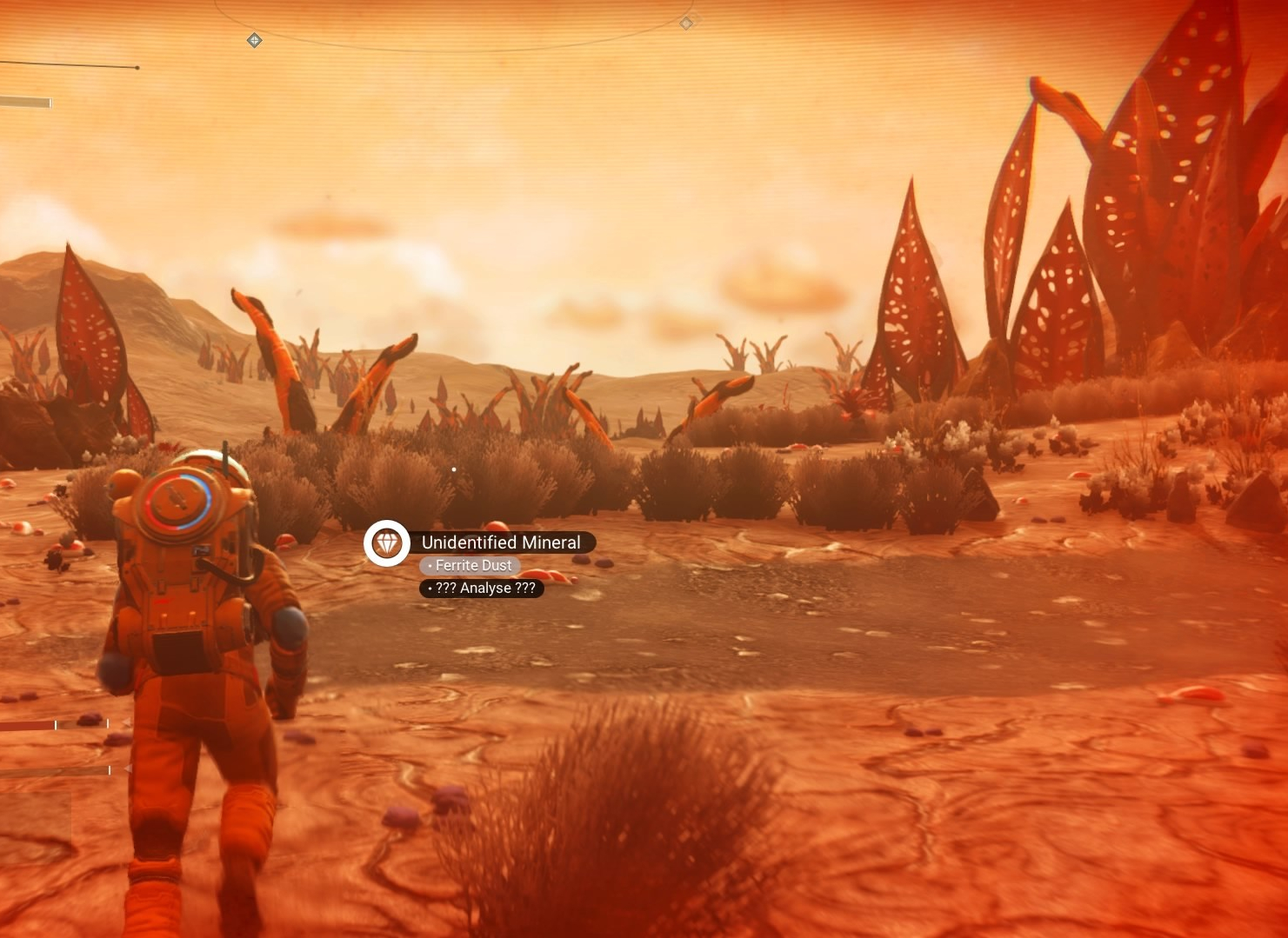Screen dimensions: 1288x938
Task: Select the Unidentified Mineral gem icon
Action: [387, 543]
